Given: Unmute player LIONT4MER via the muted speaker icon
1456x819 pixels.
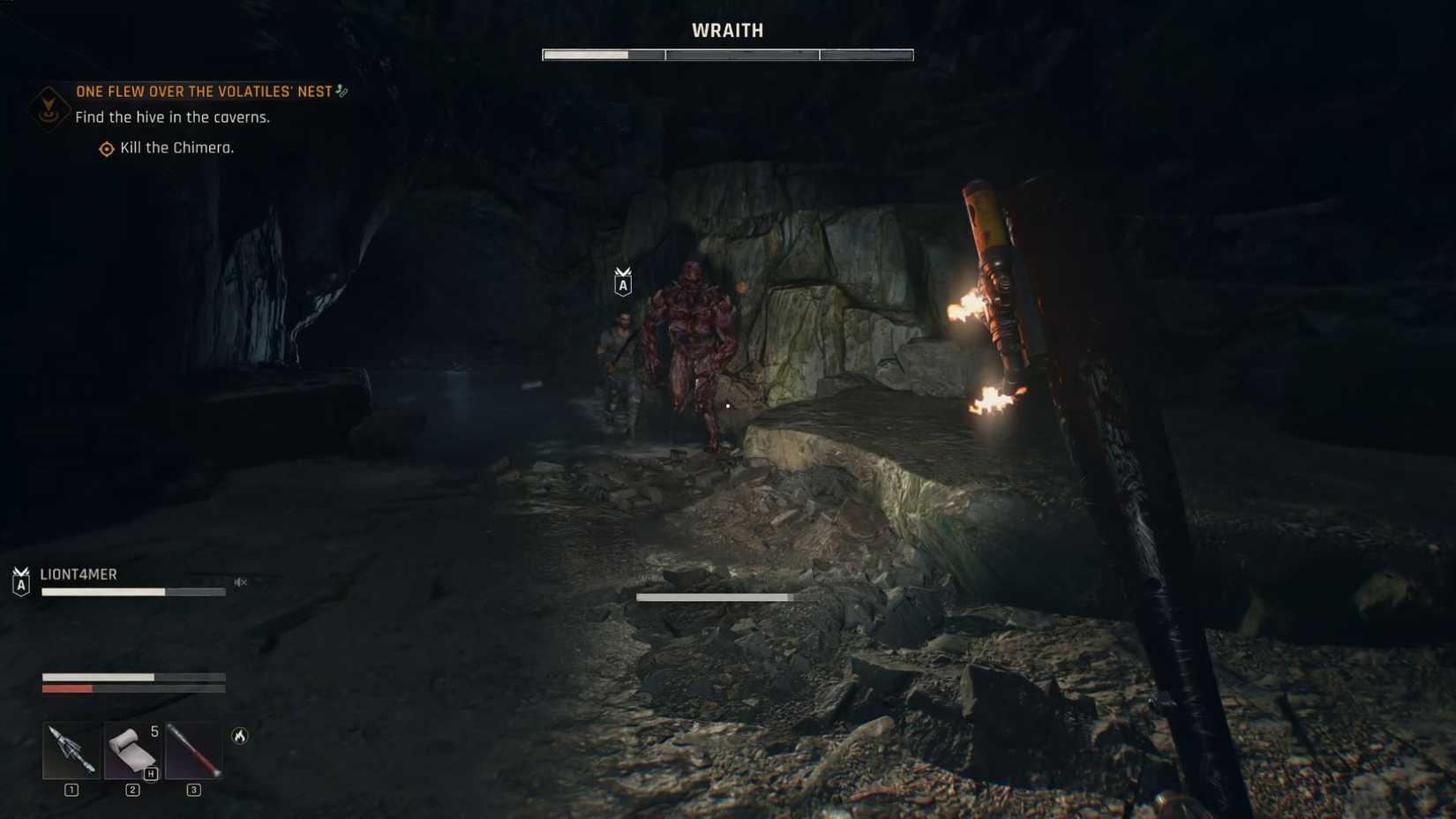Looking at the screenshot, I should 240,582.
